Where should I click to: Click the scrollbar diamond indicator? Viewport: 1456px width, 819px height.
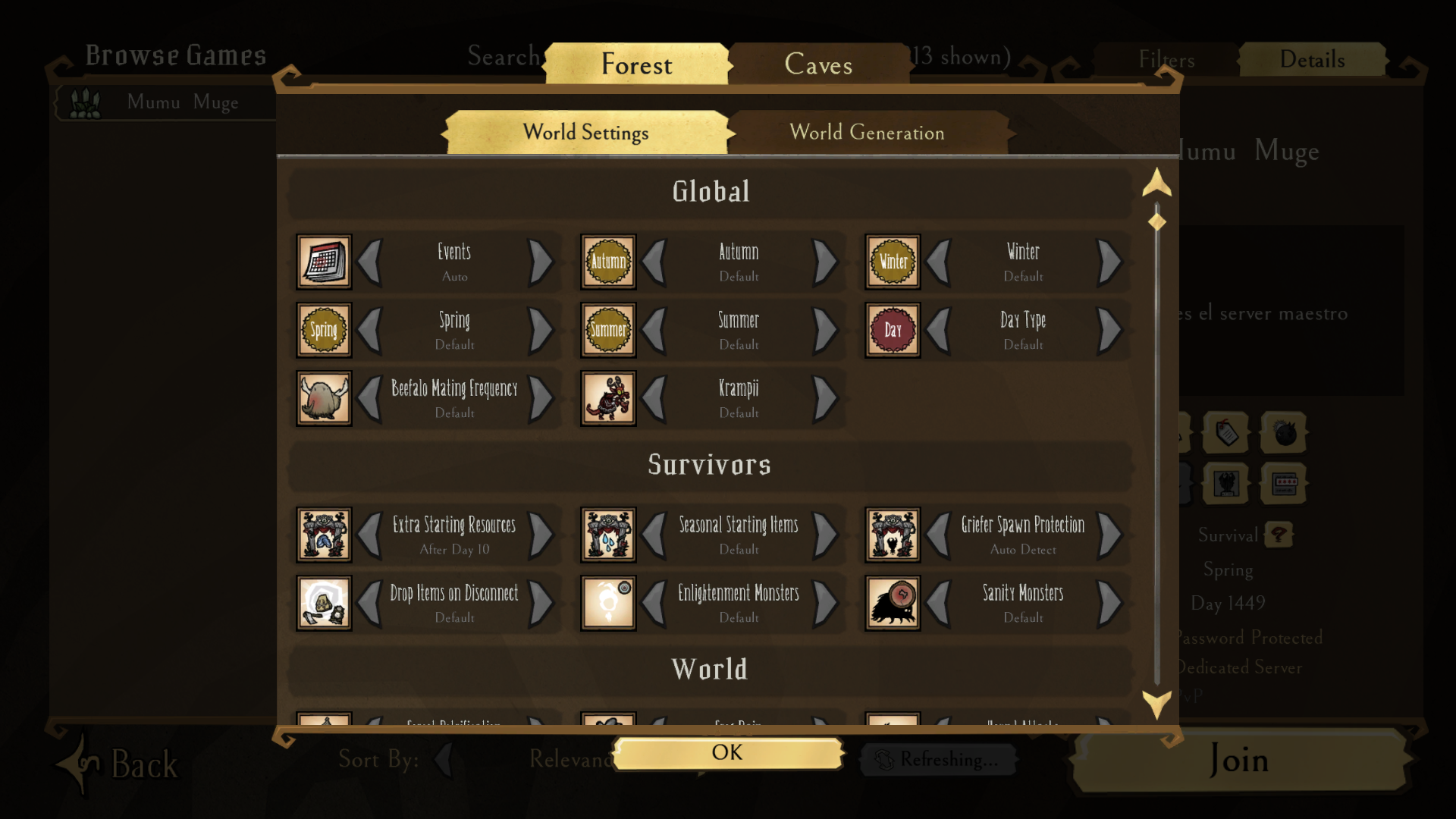tap(1155, 221)
